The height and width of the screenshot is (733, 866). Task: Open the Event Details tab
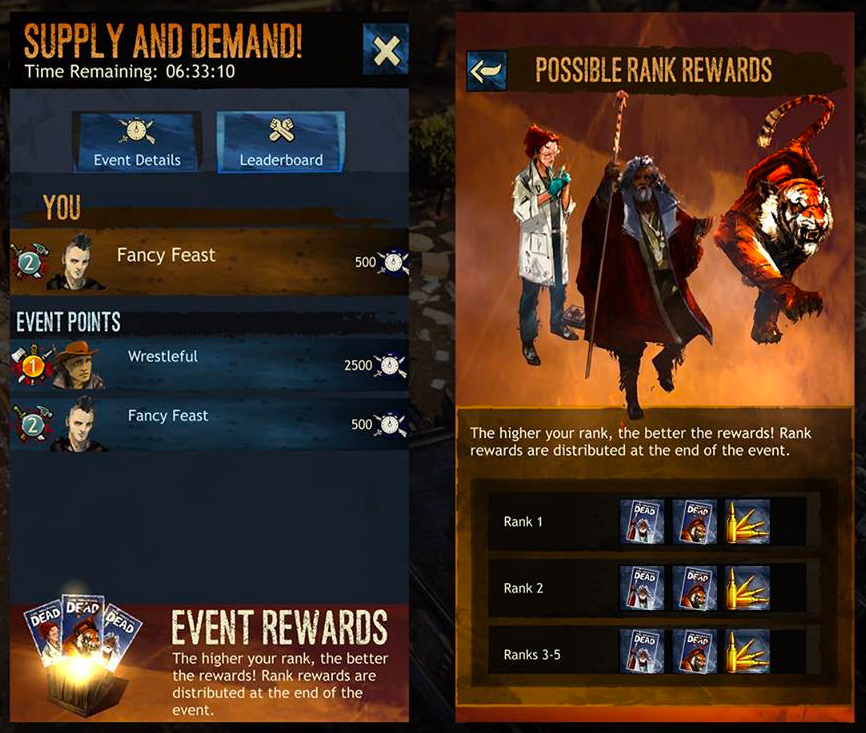click(137, 142)
